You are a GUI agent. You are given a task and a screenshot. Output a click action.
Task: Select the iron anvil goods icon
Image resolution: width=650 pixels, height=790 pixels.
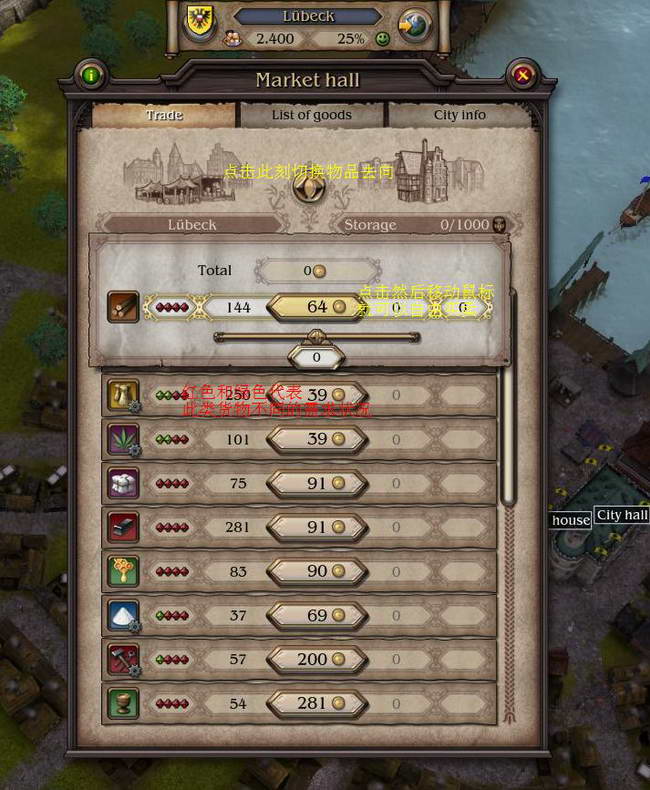(x=123, y=527)
